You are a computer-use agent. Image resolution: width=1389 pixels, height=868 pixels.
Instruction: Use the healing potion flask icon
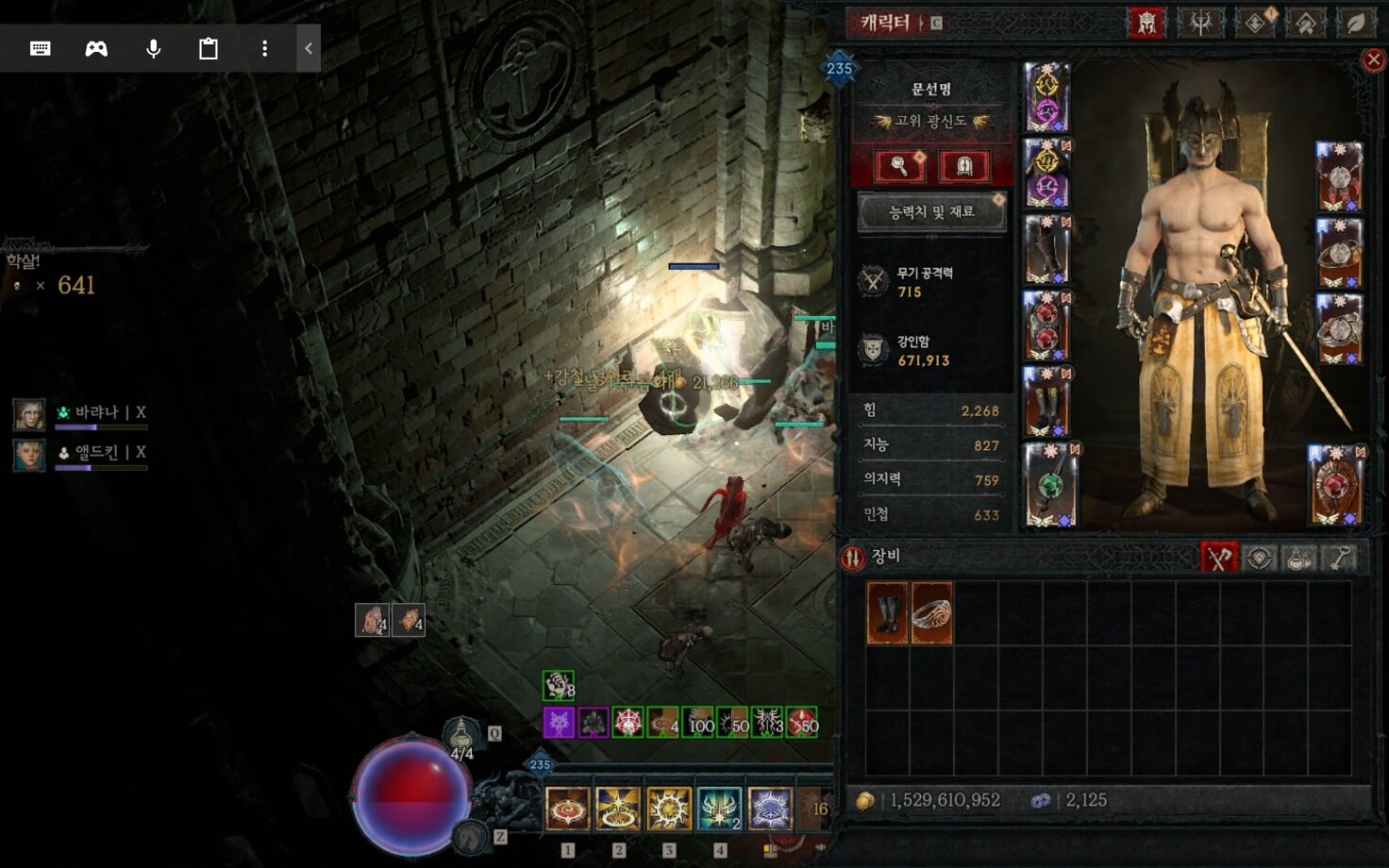click(x=461, y=734)
